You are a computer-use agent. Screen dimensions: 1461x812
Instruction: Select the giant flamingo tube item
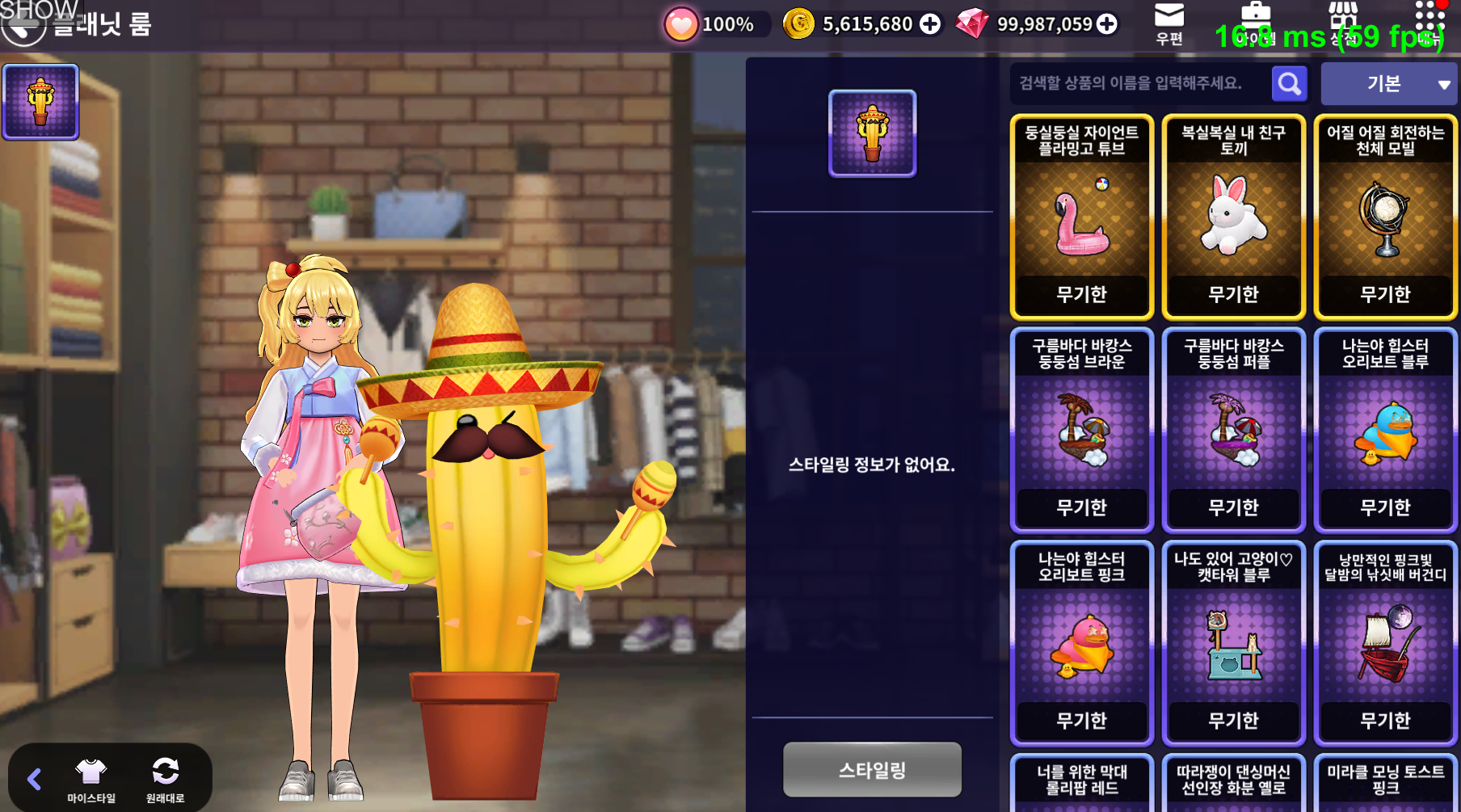pos(1081,217)
